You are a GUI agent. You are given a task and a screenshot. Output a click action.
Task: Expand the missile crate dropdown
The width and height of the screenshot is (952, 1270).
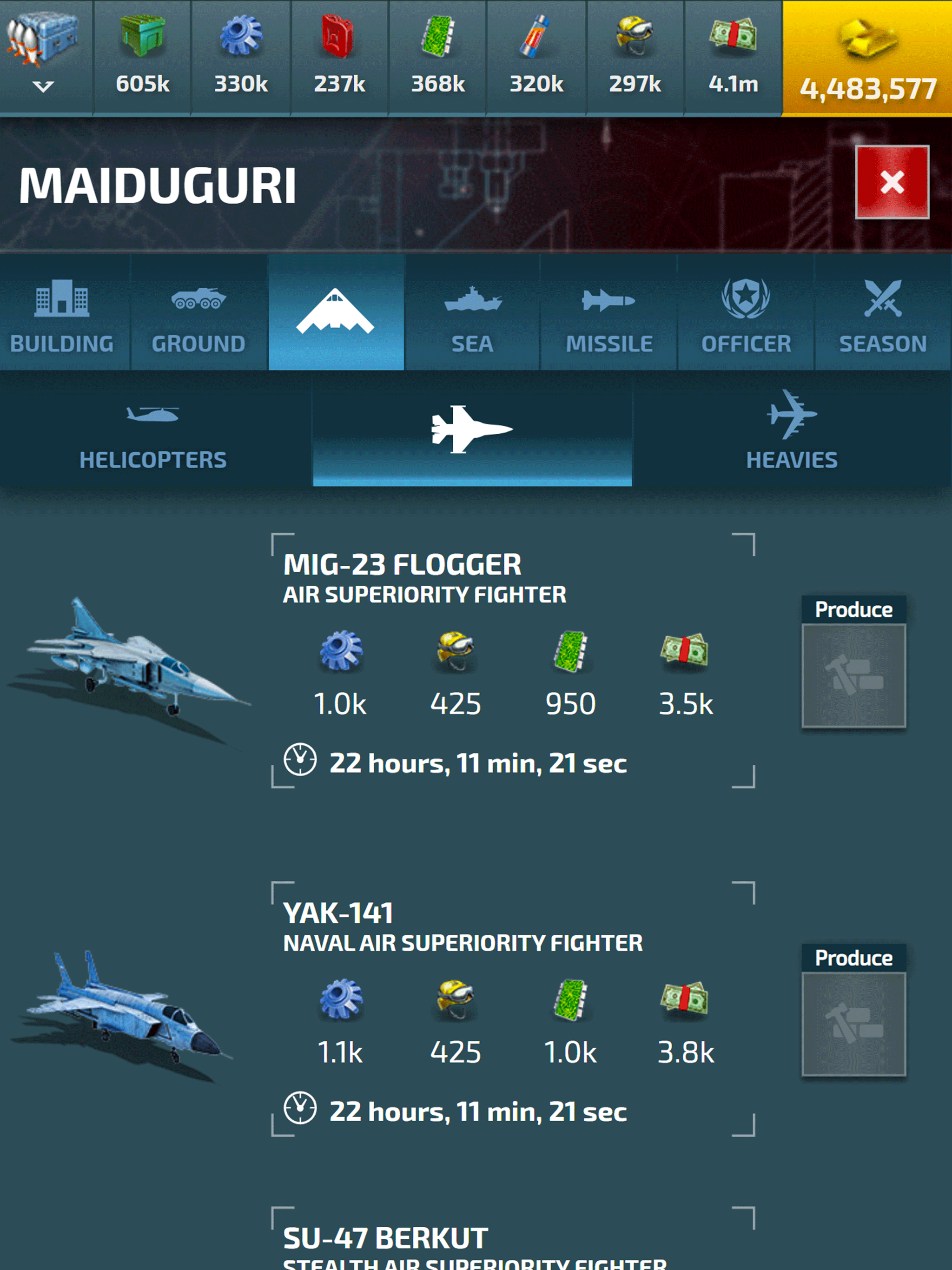coord(44,58)
